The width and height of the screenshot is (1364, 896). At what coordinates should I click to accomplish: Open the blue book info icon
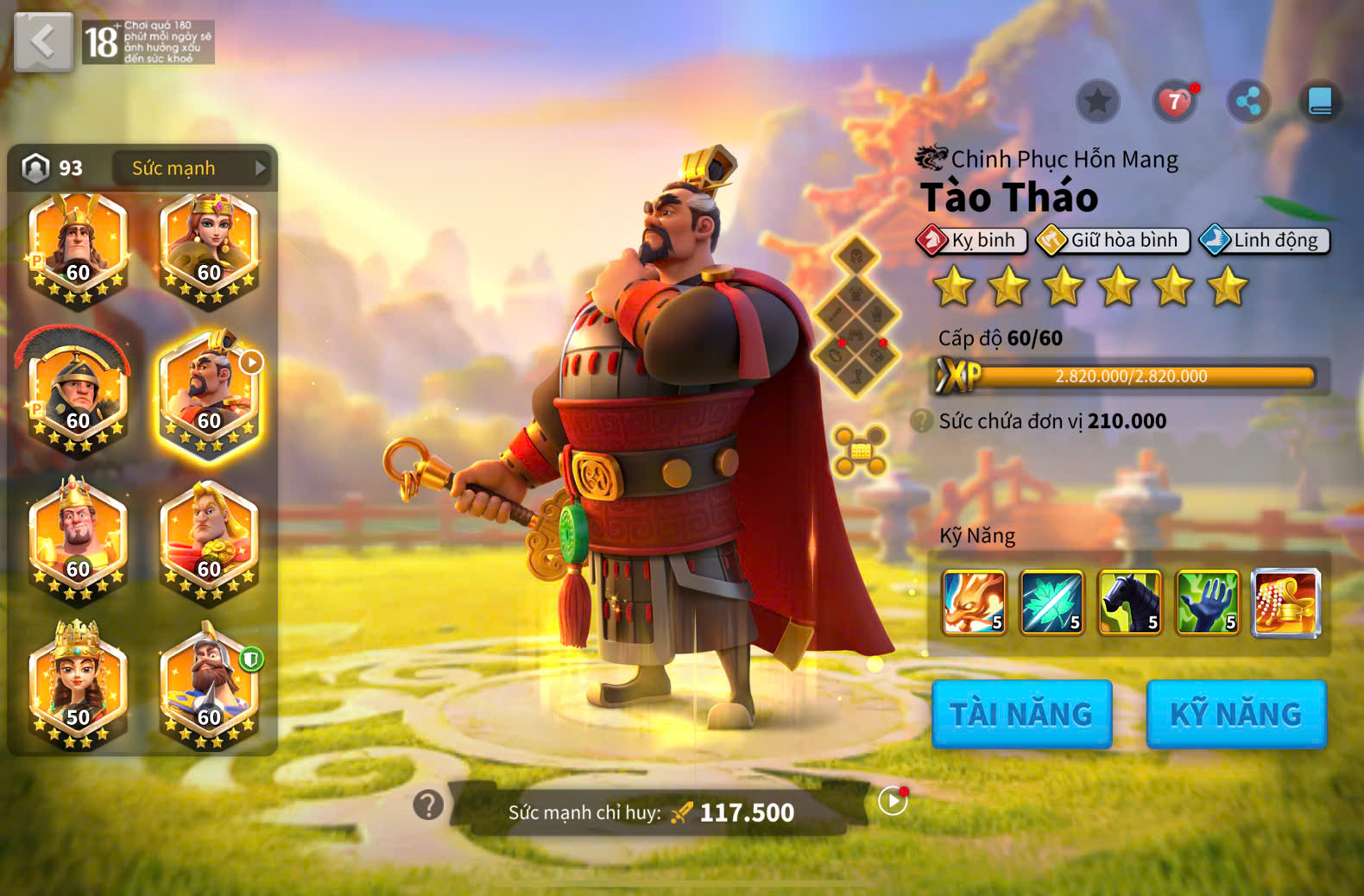1320,102
